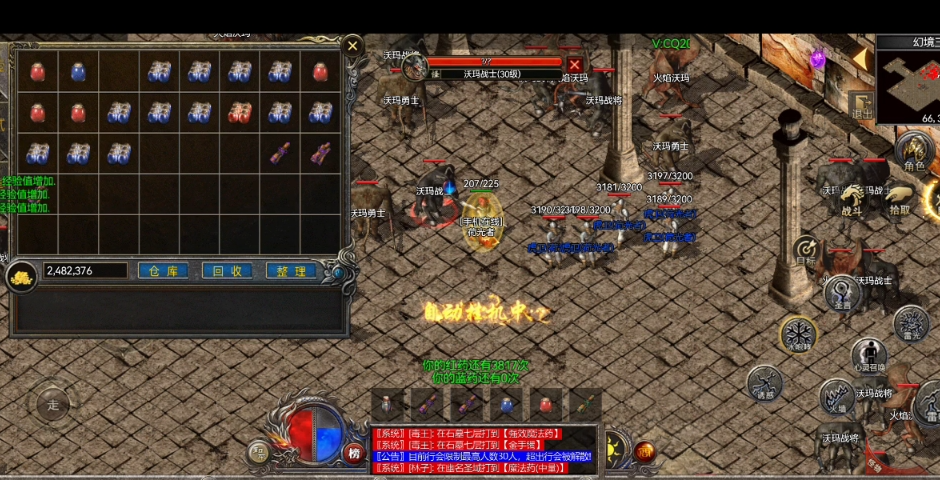This screenshot has width=940, height=480.
Task: Use the blue potion in the hotbar
Action: point(506,405)
